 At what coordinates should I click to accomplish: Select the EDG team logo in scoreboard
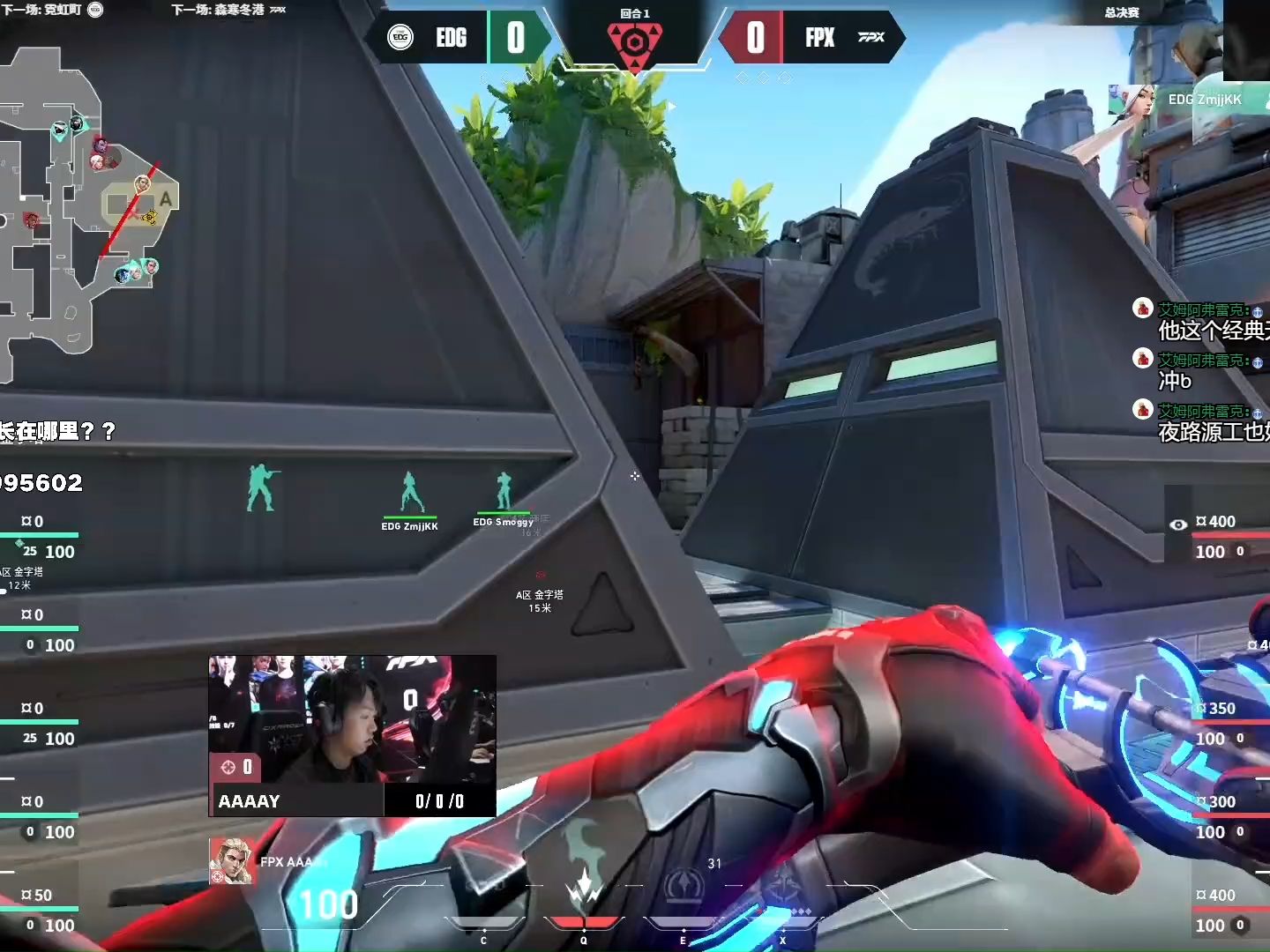pyautogui.click(x=400, y=37)
